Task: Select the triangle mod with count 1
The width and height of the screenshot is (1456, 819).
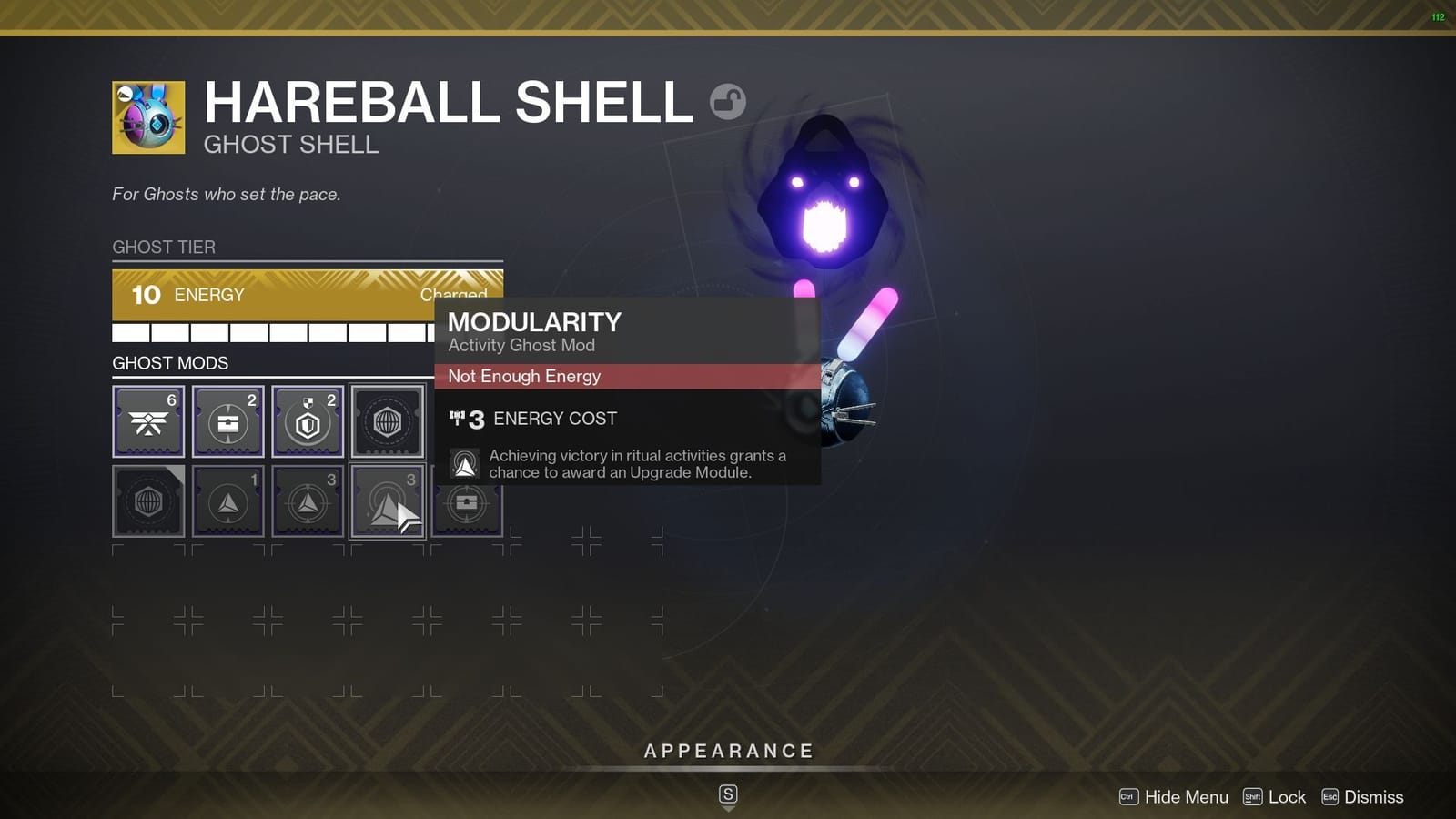Action: [227, 501]
